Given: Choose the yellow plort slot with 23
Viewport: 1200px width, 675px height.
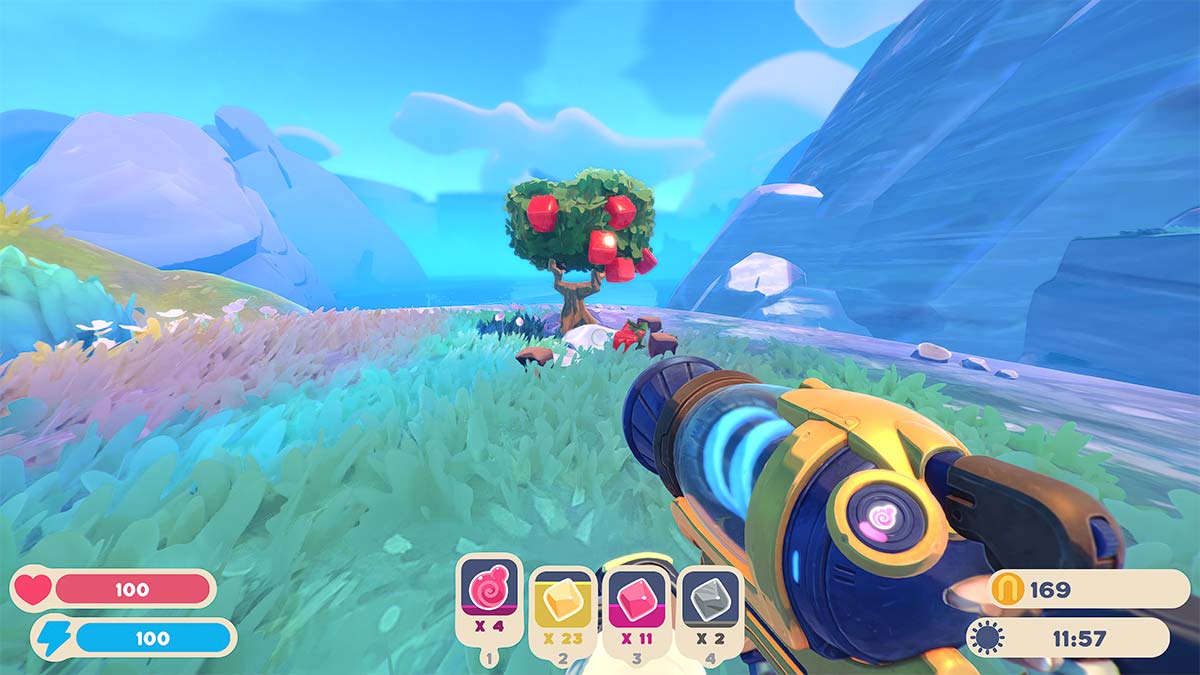Looking at the screenshot, I should (x=562, y=603).
